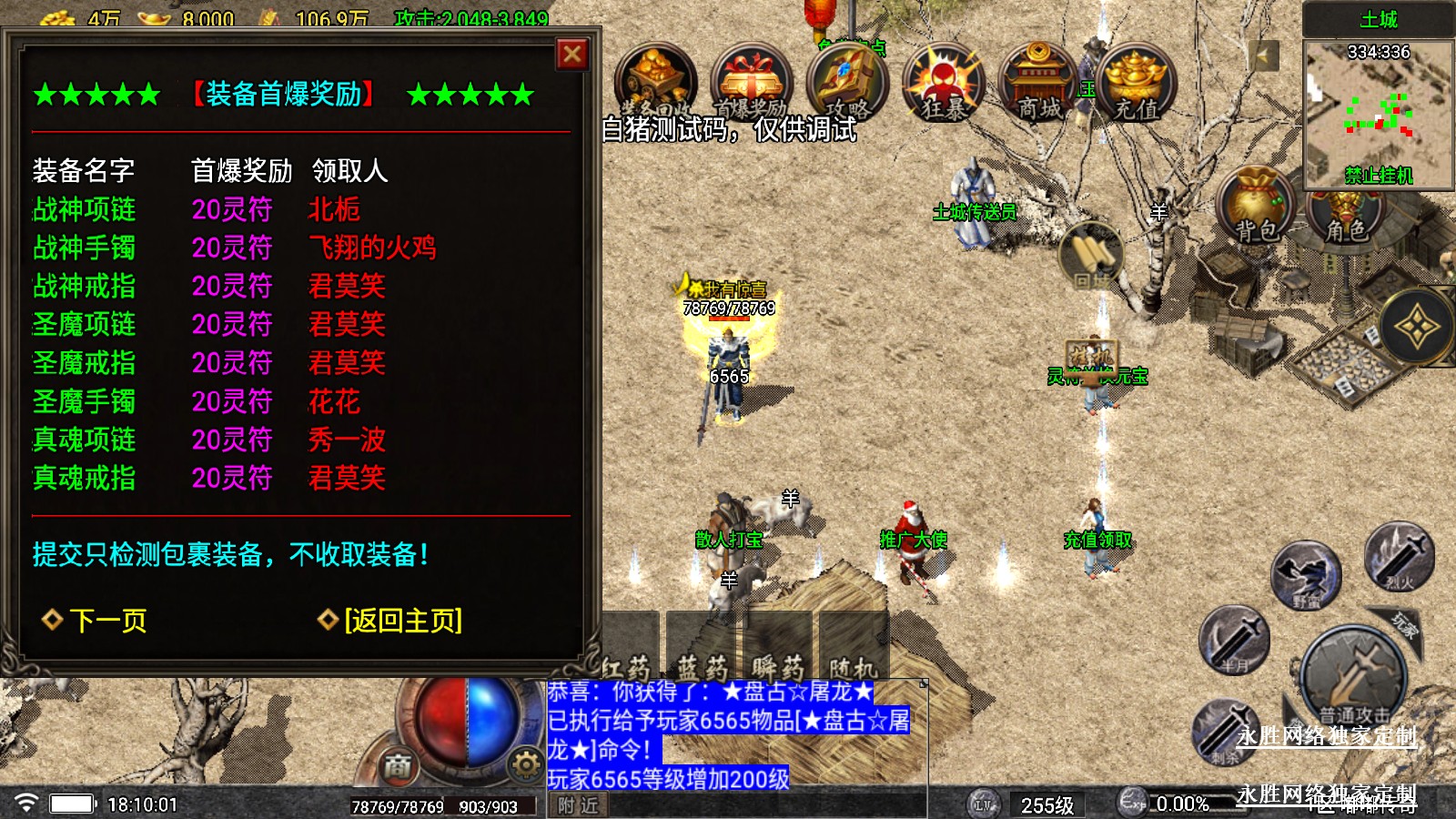Use the 野蛮 charge skill
The height and width of the screenshot is (819, 1456).
1306,575
